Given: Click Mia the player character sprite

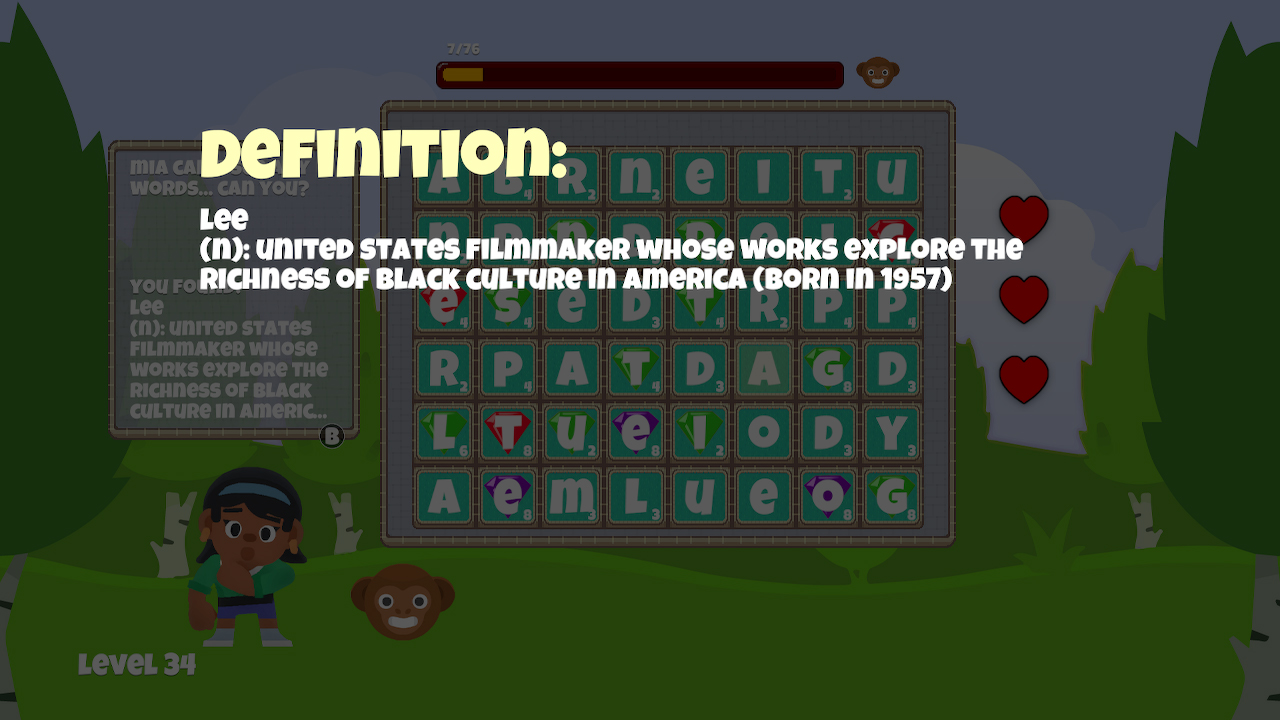Looking at the screenshot, I should coord(243,555).
